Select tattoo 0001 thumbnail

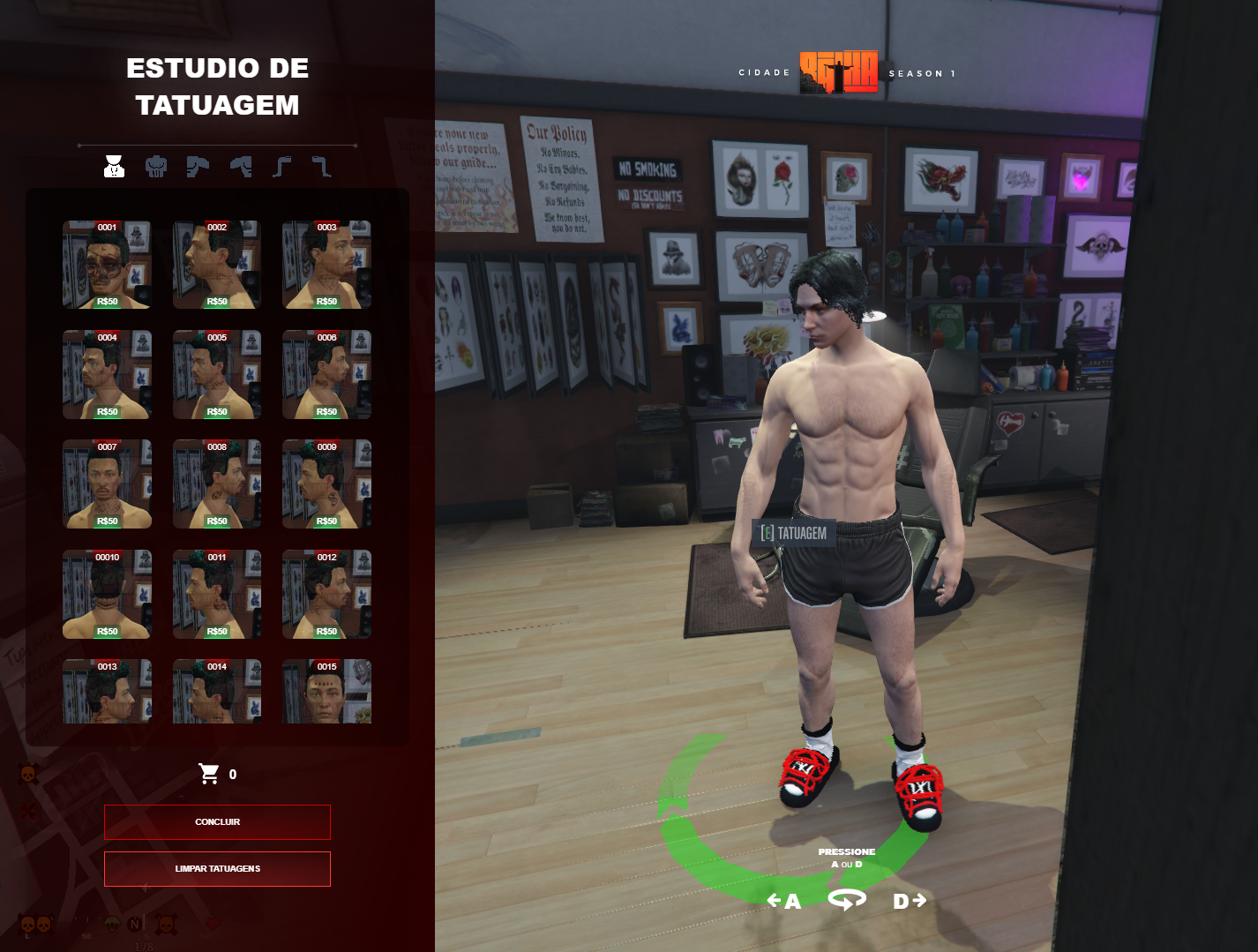coord(107,265)
